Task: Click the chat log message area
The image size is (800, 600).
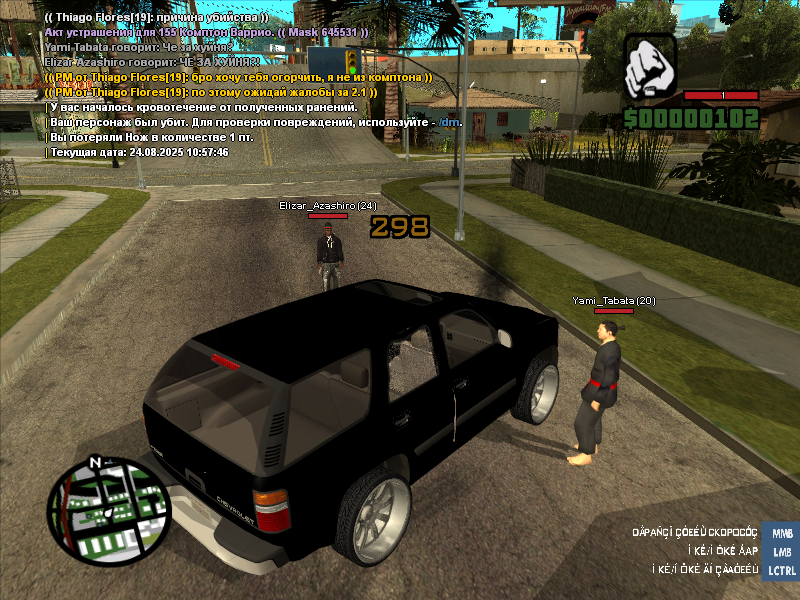Action: pyautogui.click(x=220, y=84)
